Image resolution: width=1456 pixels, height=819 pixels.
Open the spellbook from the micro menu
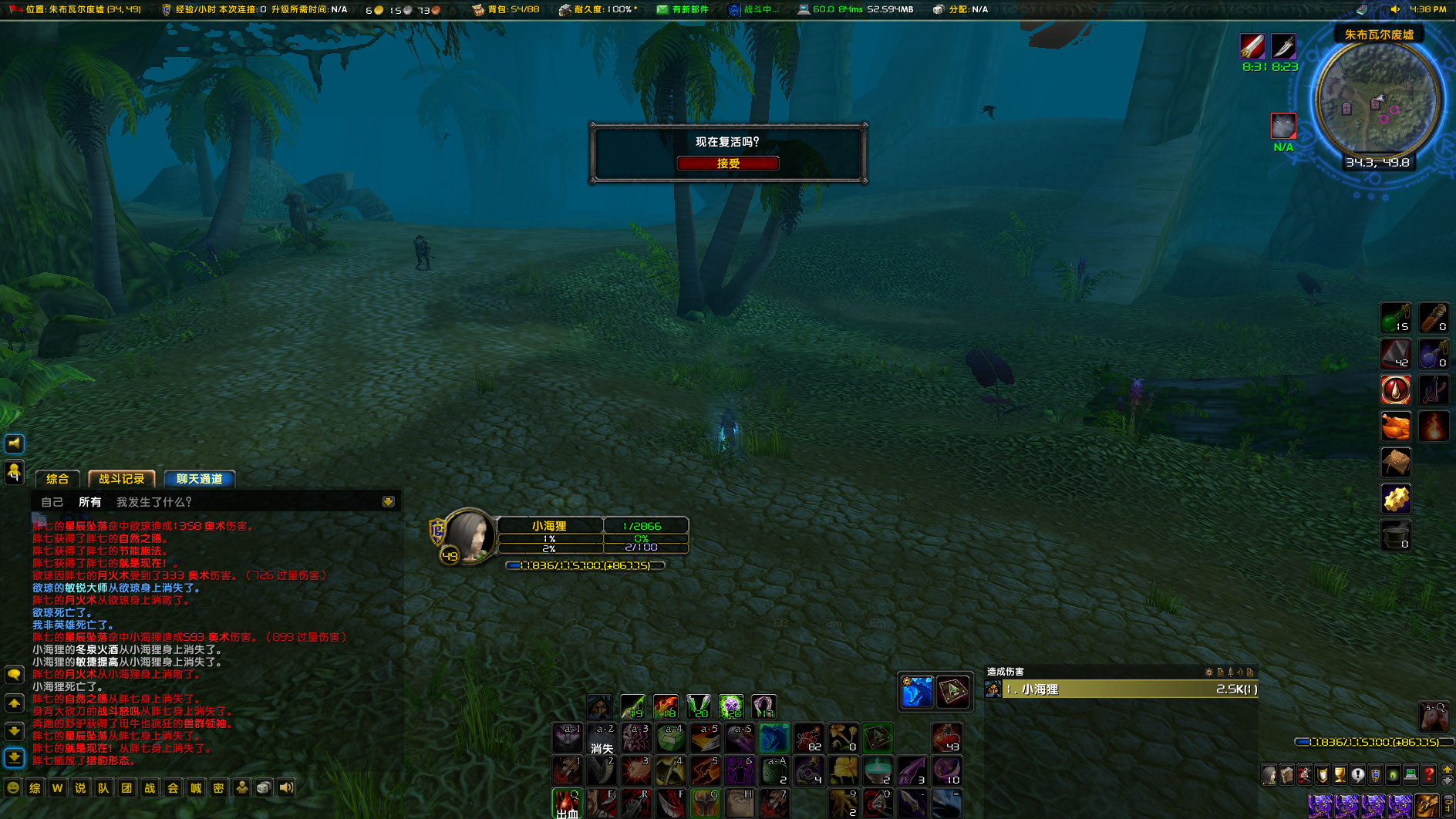point(1286,773)
